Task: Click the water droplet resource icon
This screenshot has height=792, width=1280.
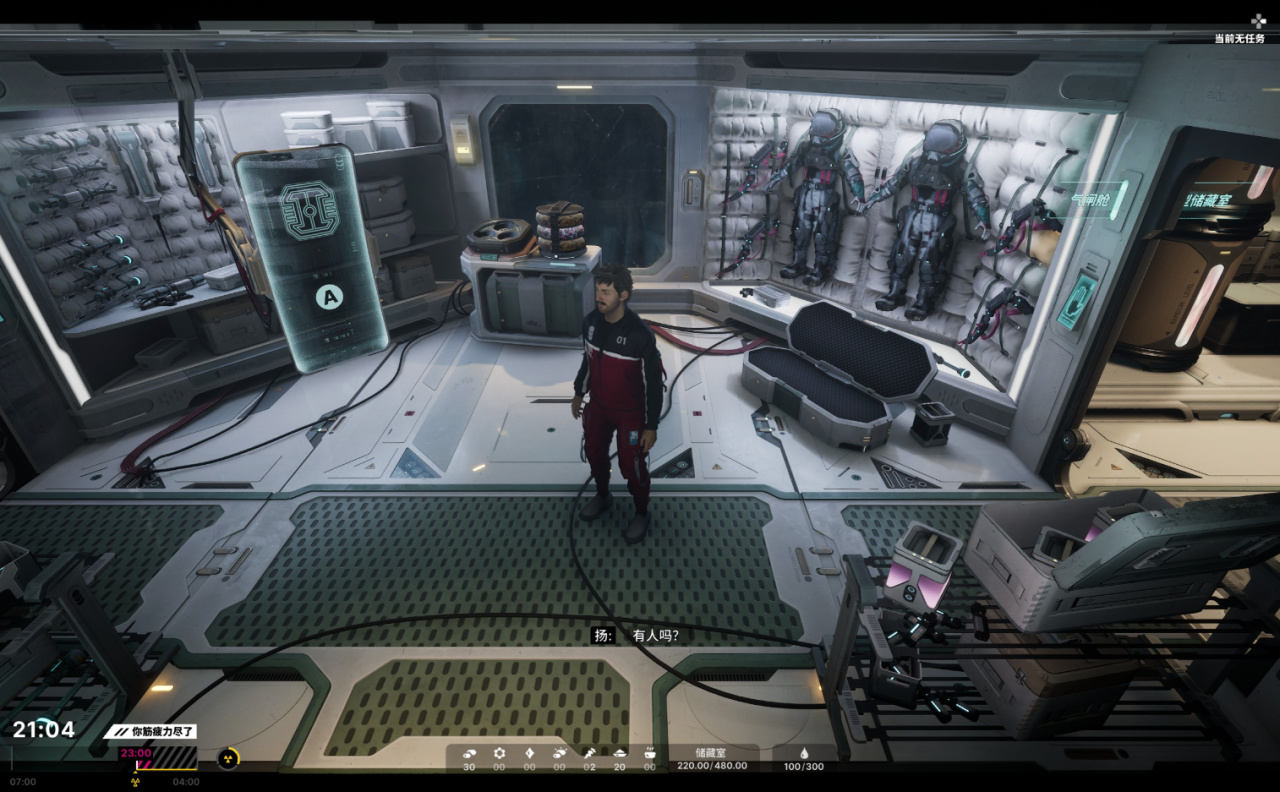Action: tap(803, 753)
